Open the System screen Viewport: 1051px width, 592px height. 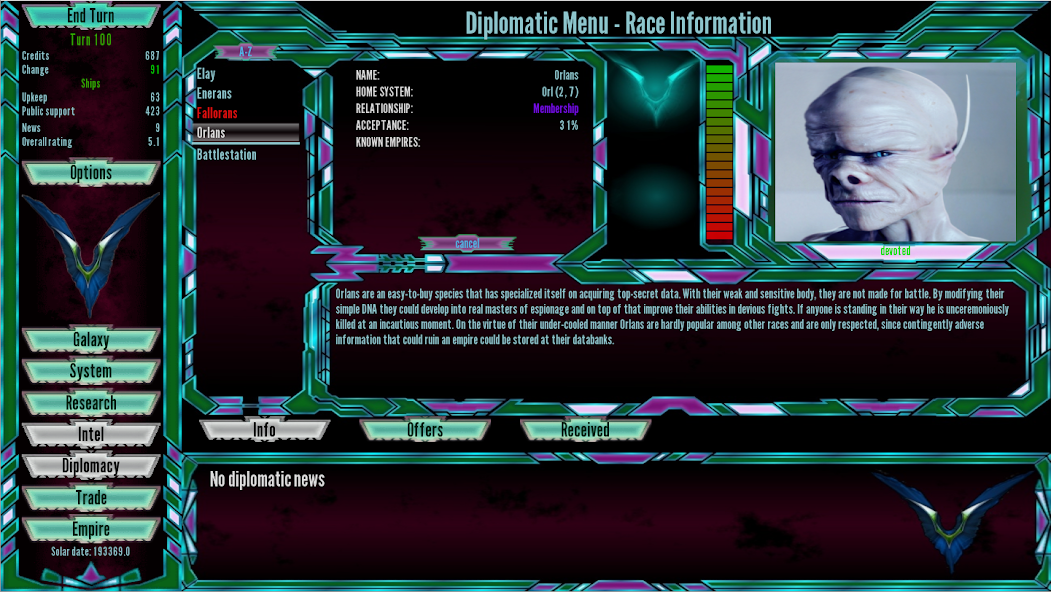point(90,371)
